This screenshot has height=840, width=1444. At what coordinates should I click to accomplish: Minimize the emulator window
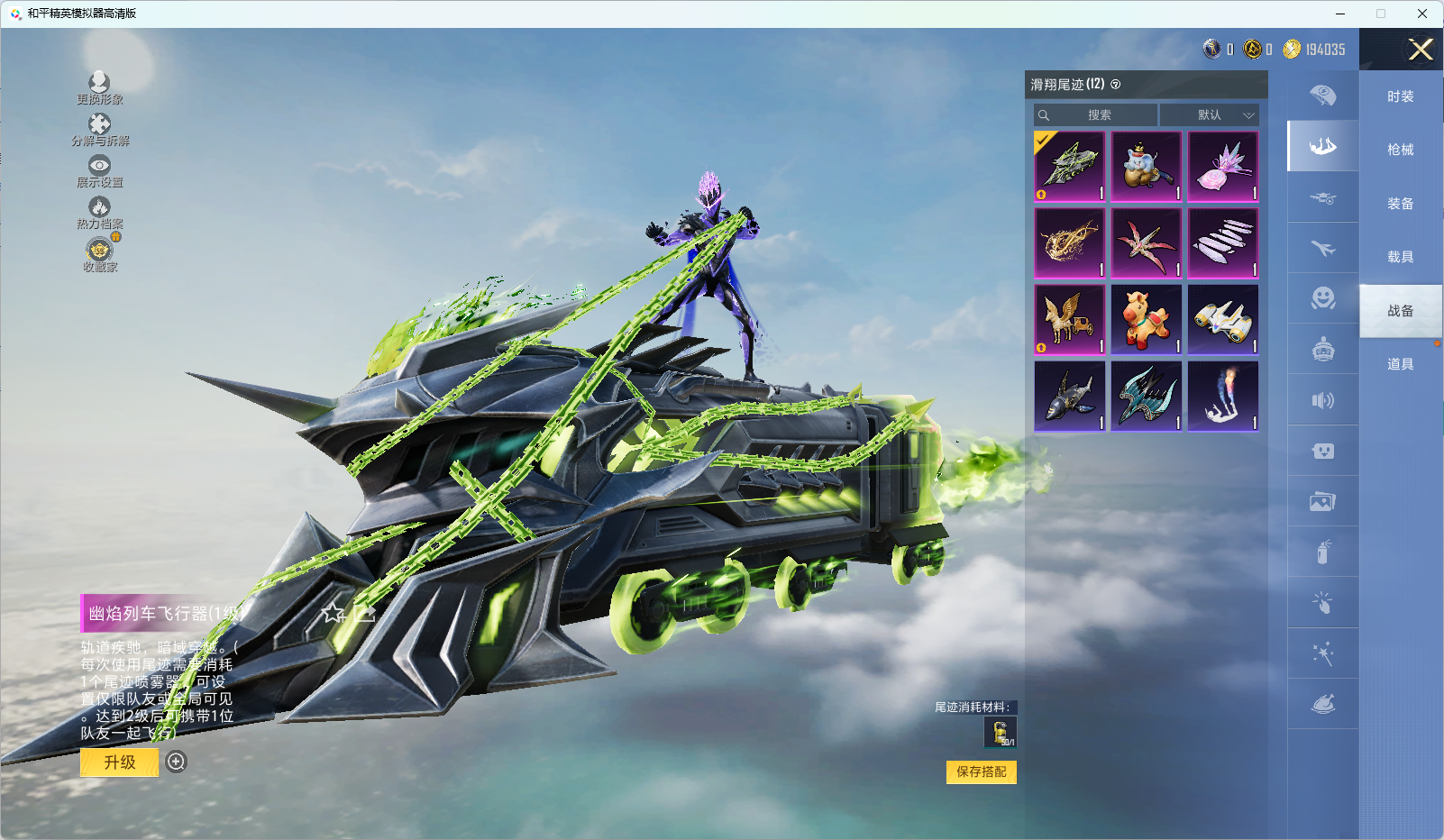tap(1340, 14)
